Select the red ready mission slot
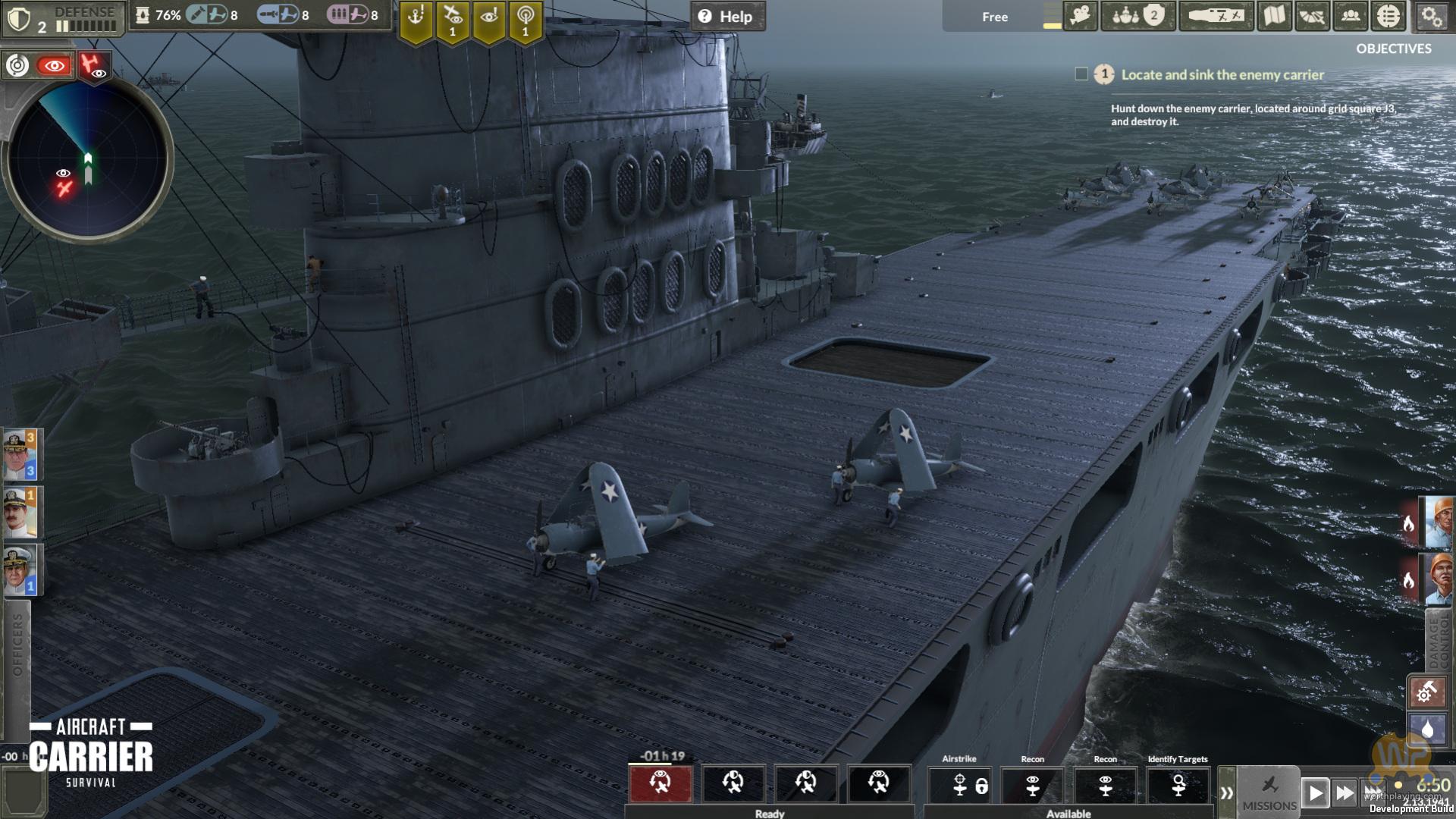 pyautogui.click(x=661, y=783)
